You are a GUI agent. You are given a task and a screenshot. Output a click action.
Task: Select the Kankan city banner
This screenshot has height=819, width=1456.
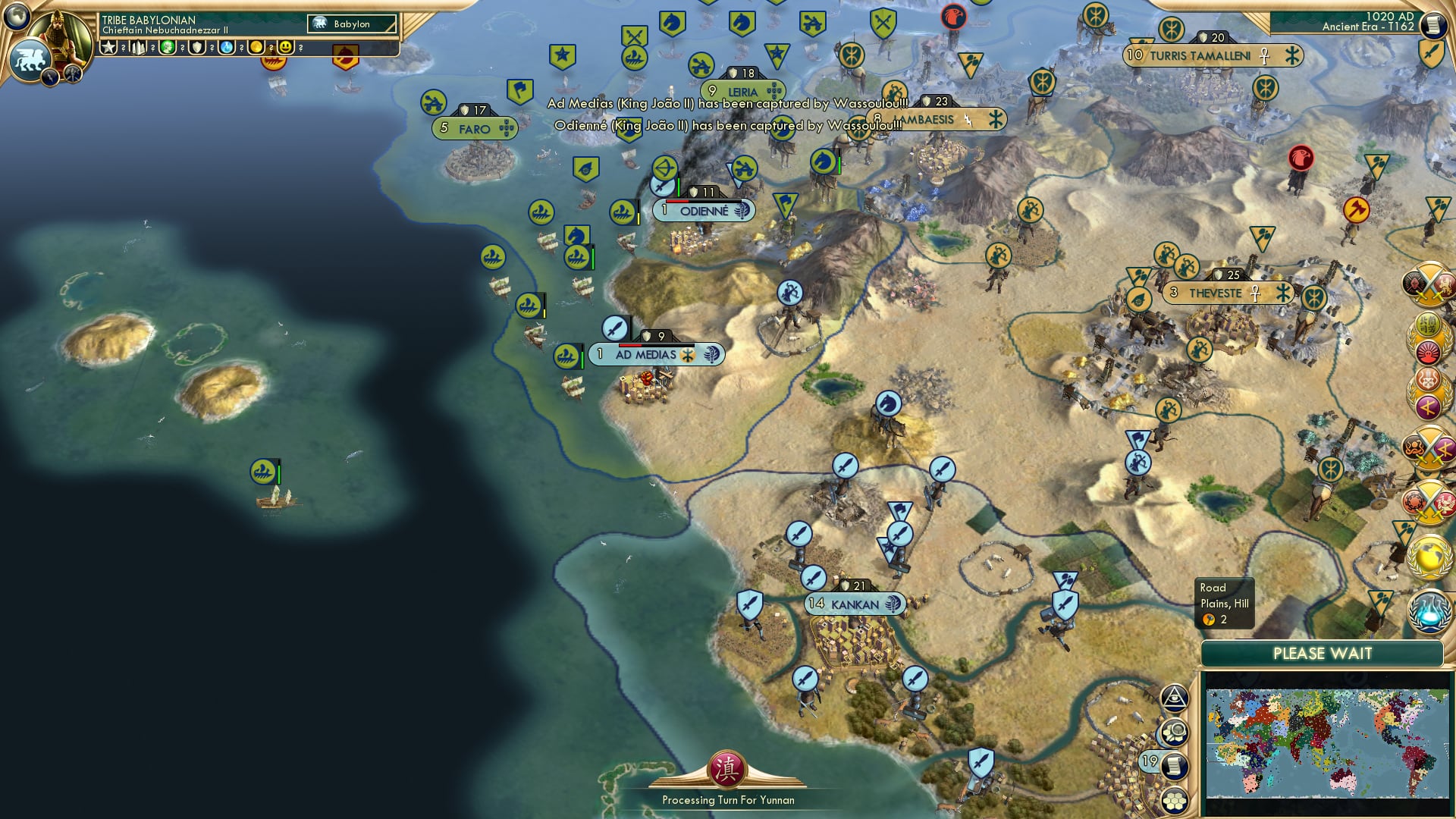coord(856,604)
